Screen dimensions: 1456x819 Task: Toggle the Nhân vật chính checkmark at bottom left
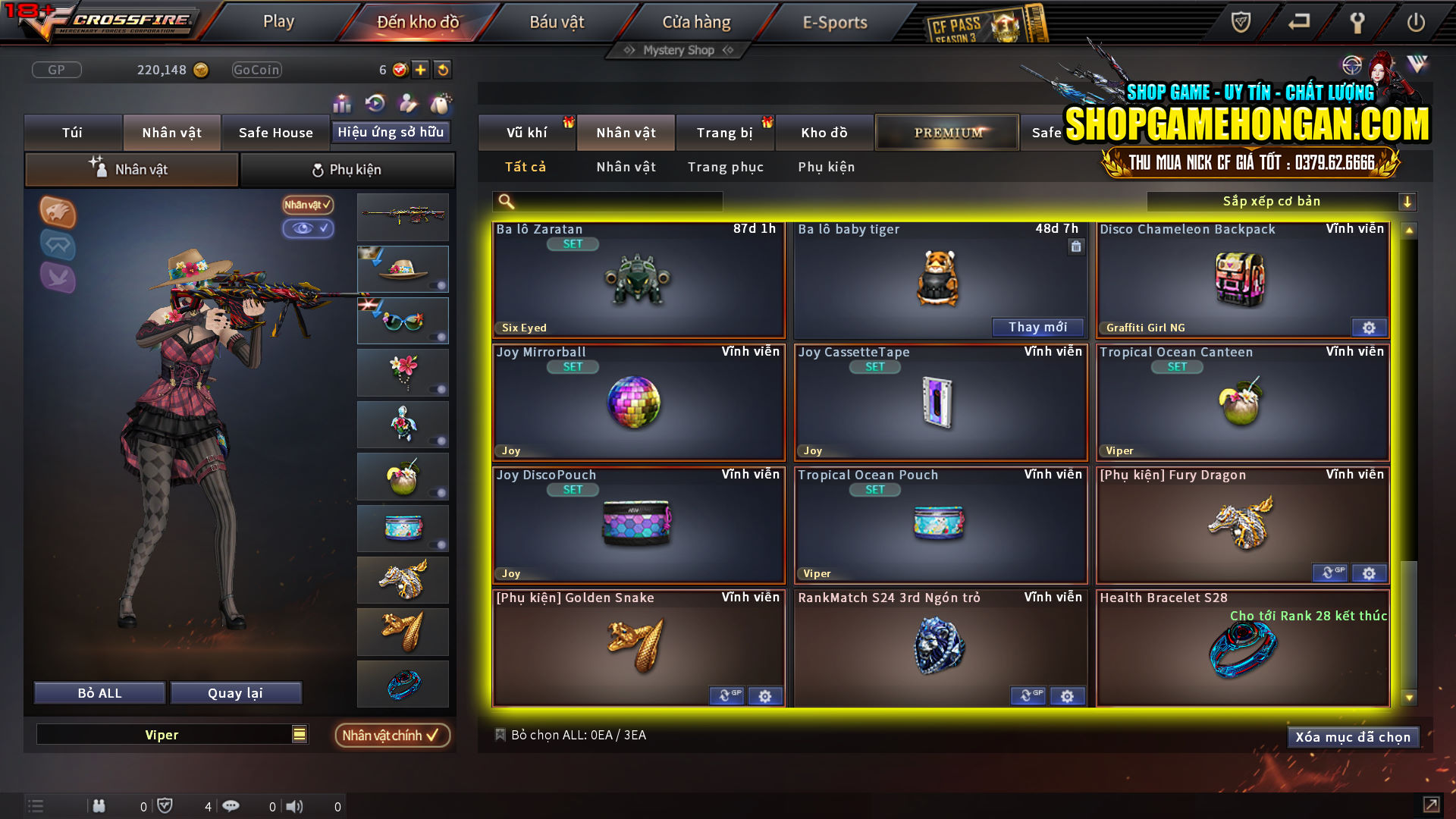click(392, 735)
